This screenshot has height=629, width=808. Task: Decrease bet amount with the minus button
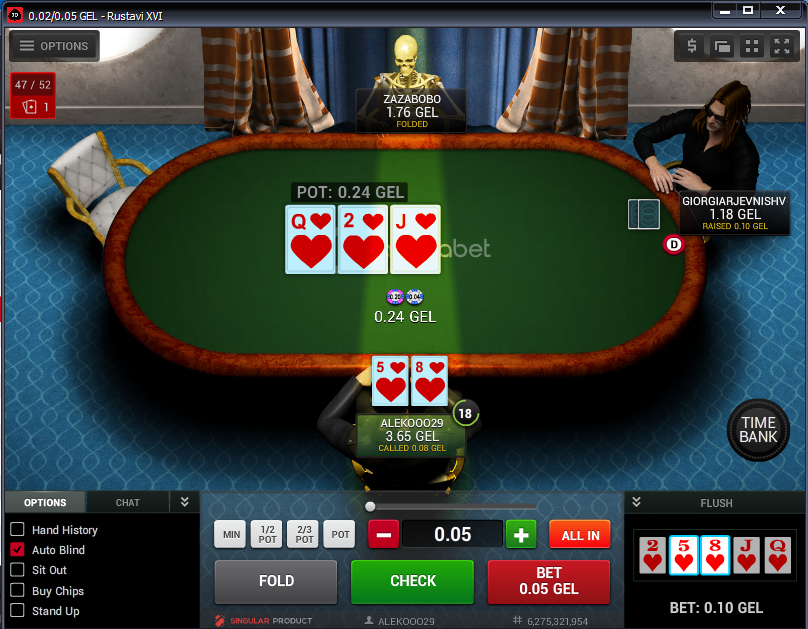tap(384, 535)
